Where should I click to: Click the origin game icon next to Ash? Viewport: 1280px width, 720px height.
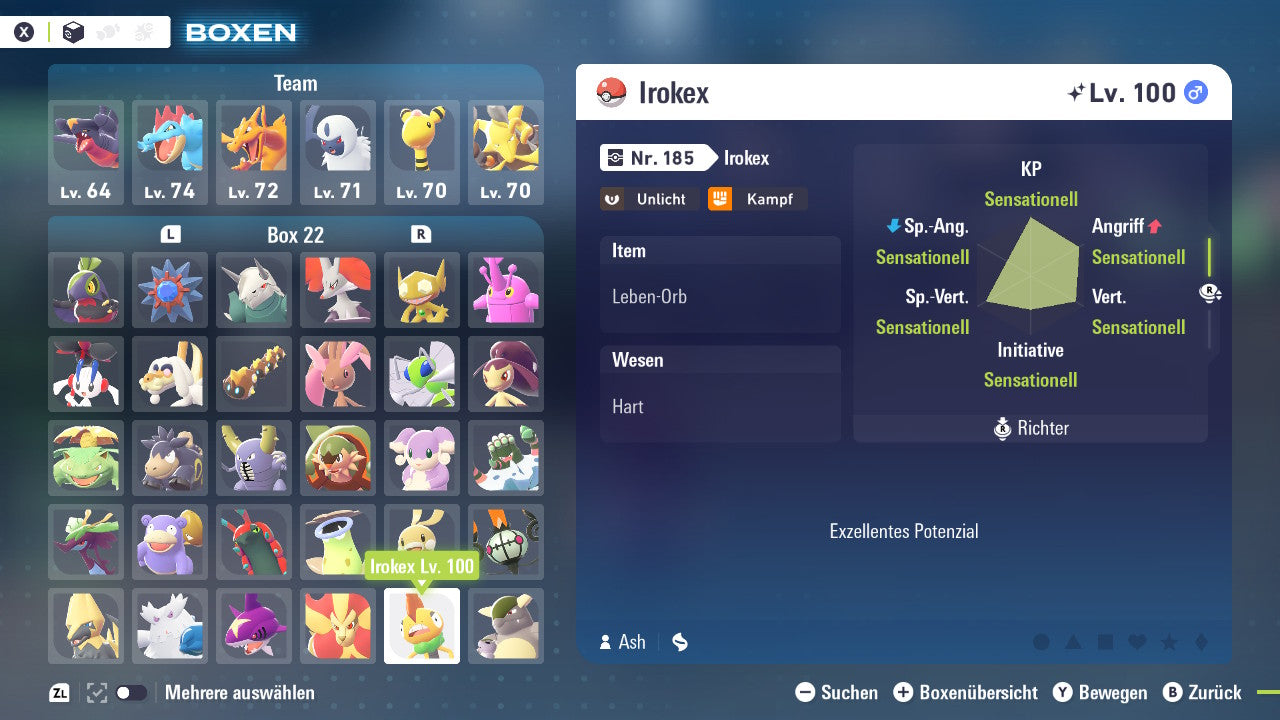(679, 643)
